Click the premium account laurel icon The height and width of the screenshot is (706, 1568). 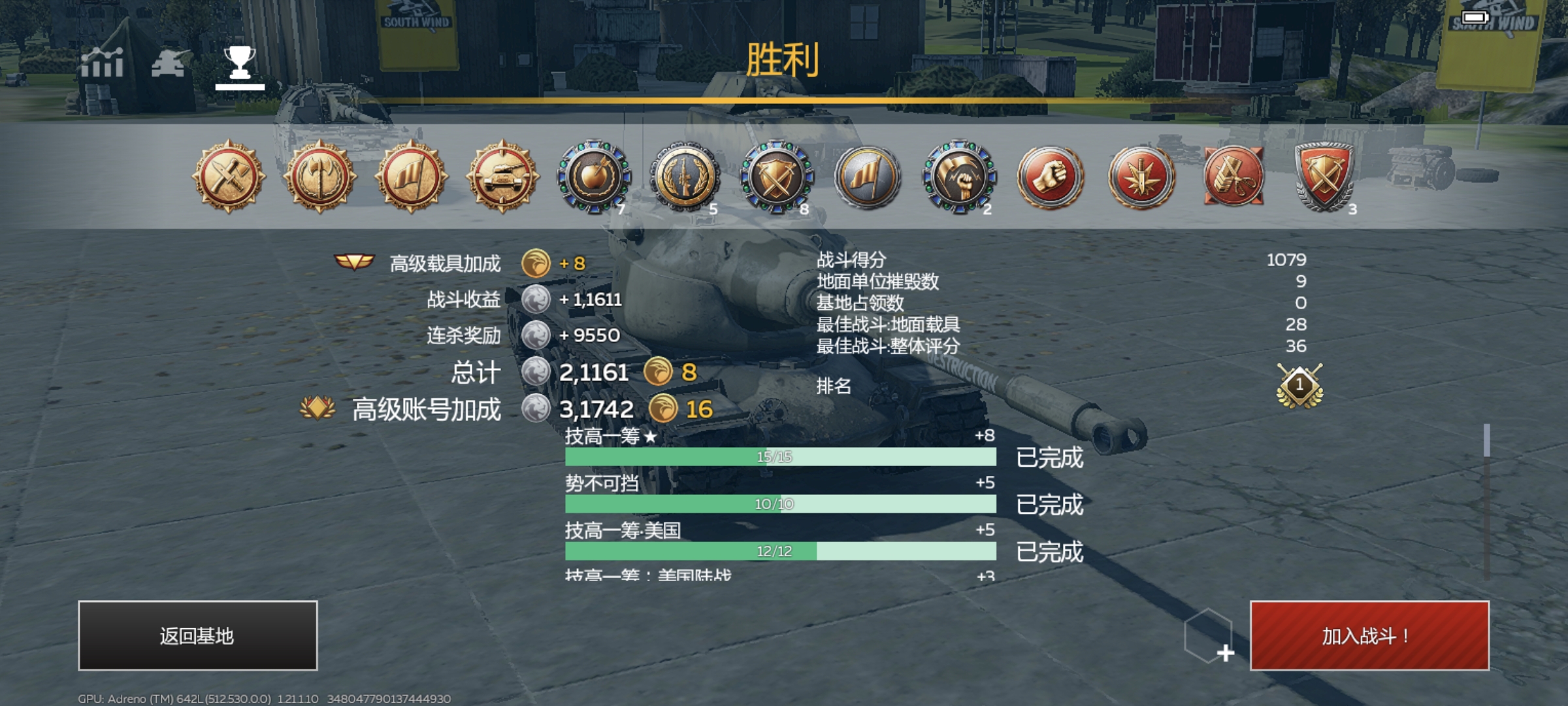[x=318, y=407]
